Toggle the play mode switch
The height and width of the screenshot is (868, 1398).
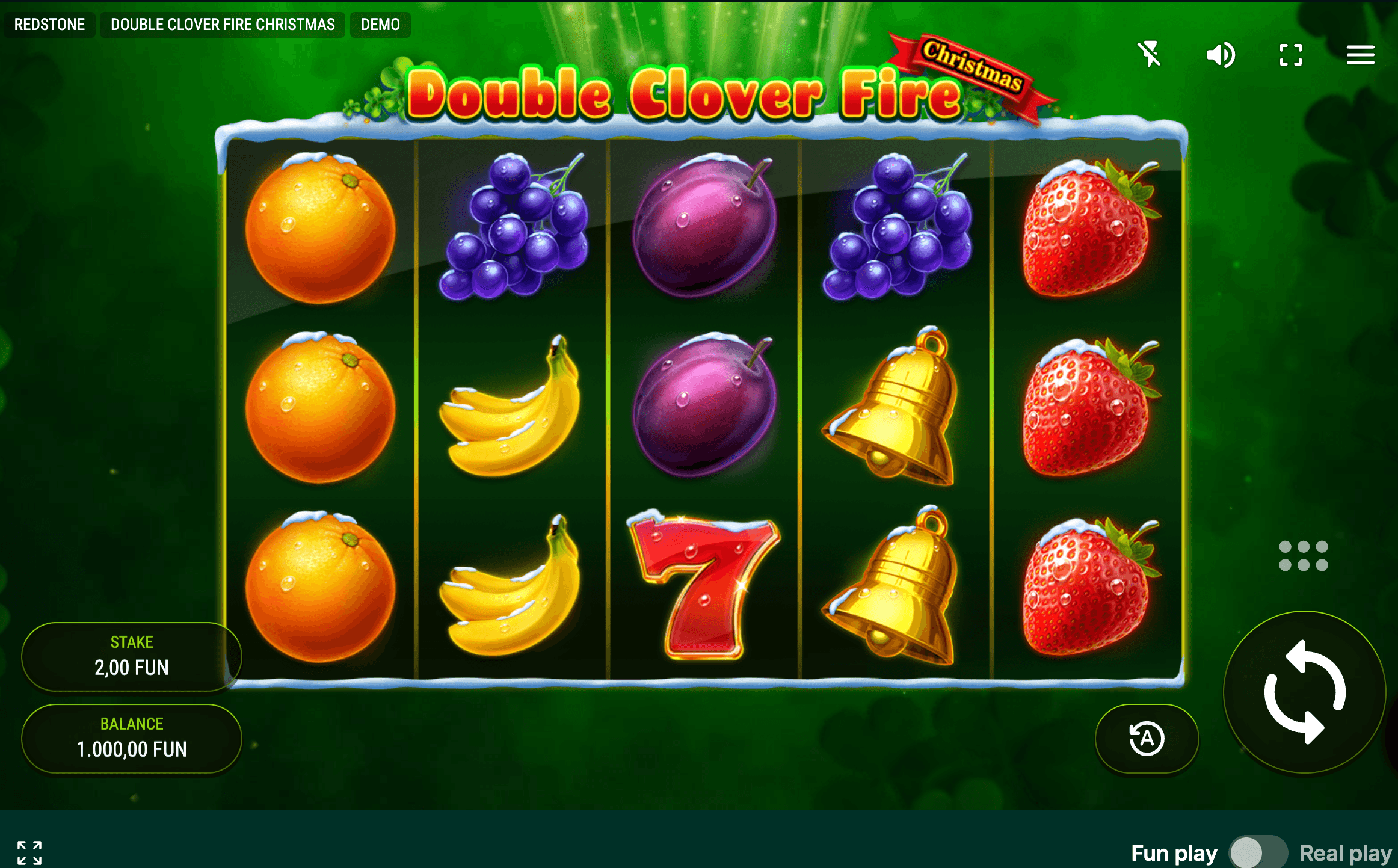pos(1258,852)
